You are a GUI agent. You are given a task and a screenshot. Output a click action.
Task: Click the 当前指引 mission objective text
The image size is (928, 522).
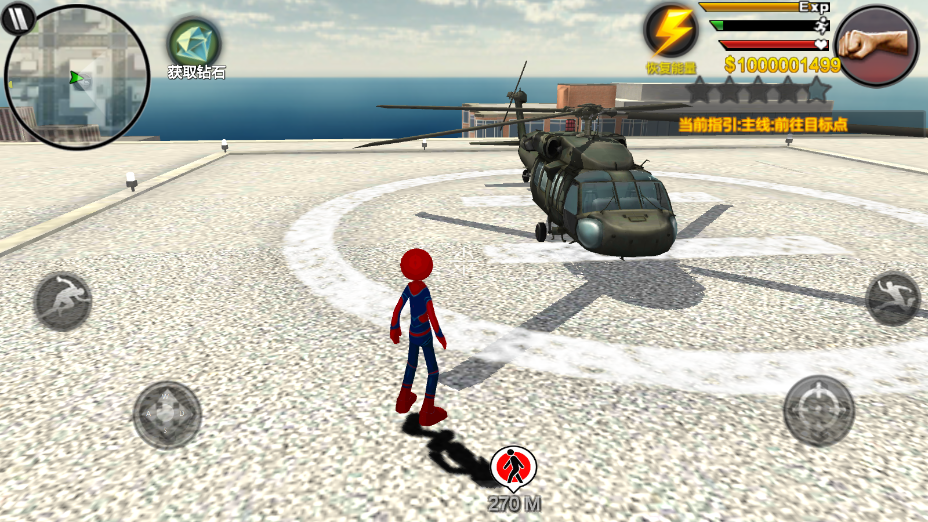tap(763, 125)
